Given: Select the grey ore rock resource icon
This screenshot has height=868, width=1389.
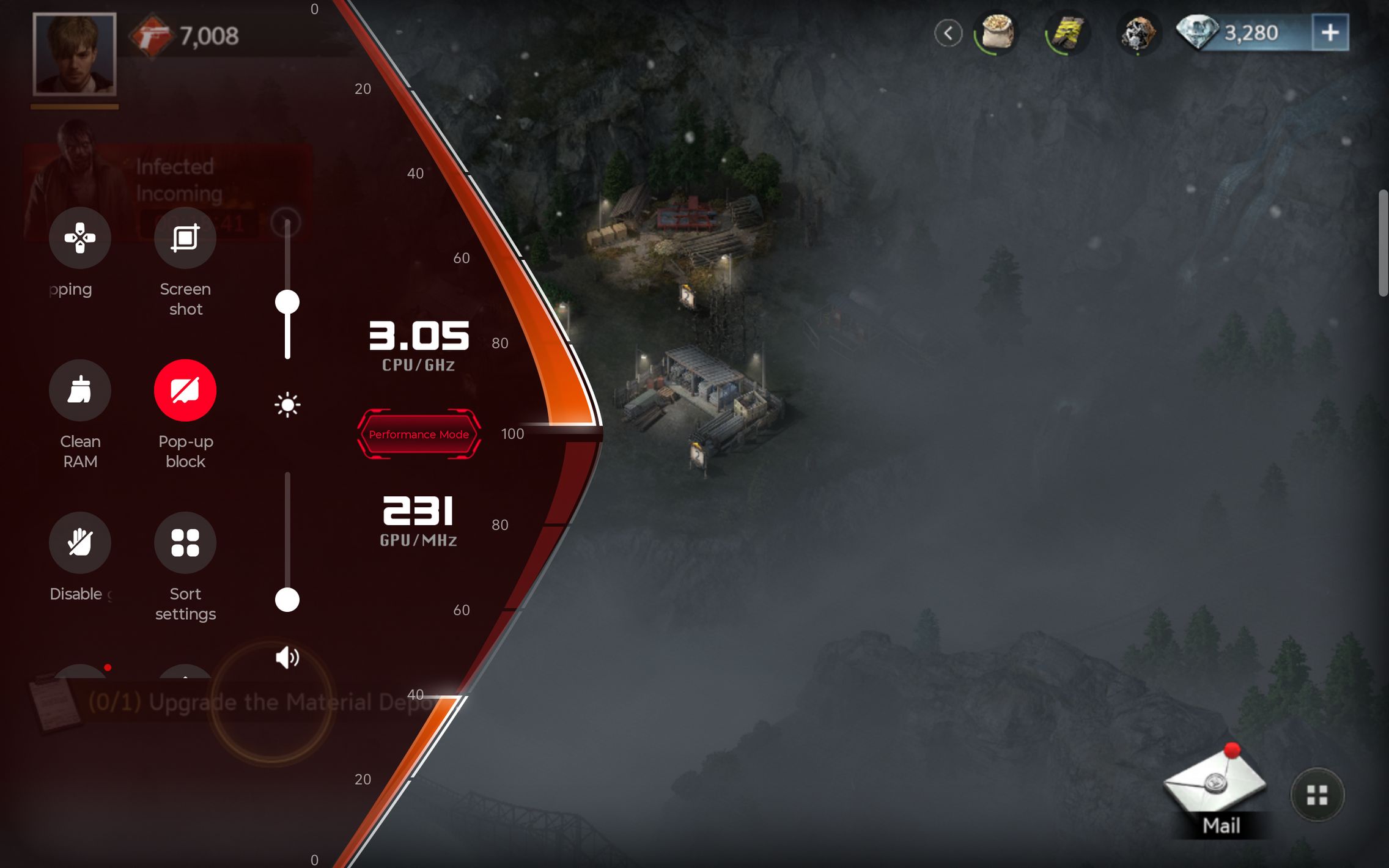Looking at the screenshot, I should (1137, 33).
